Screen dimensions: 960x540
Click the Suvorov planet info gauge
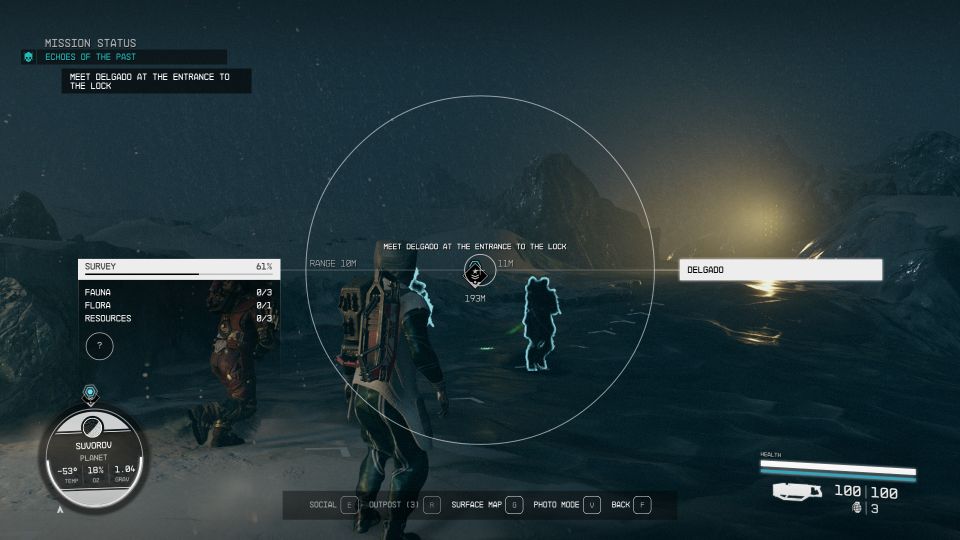96,458
